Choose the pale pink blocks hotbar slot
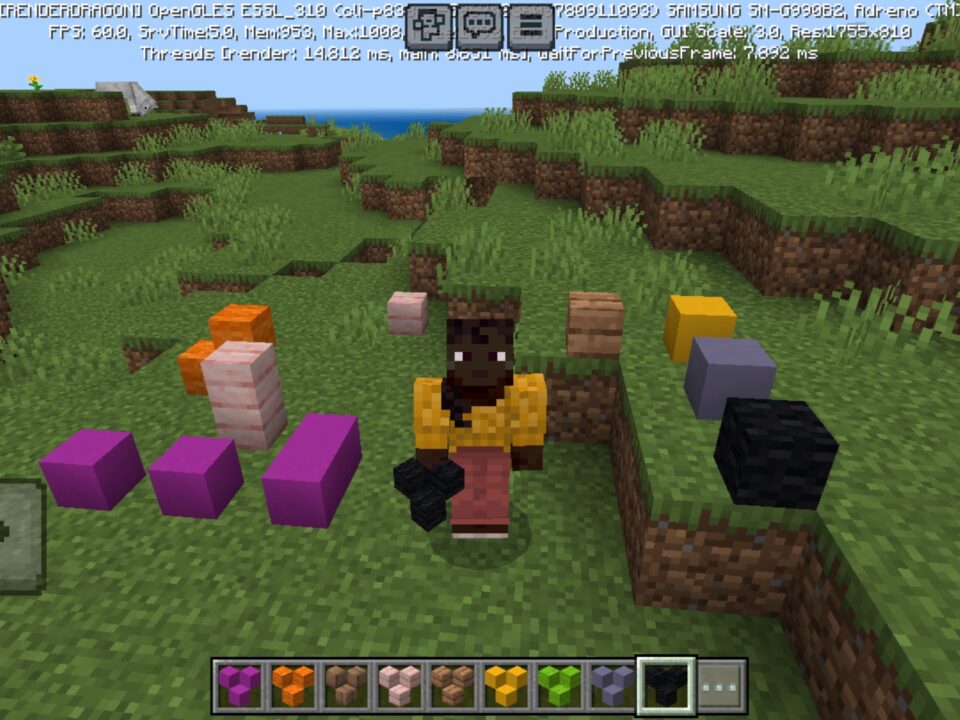The height and width of the screenshot is (720, 960). (399, 686)
